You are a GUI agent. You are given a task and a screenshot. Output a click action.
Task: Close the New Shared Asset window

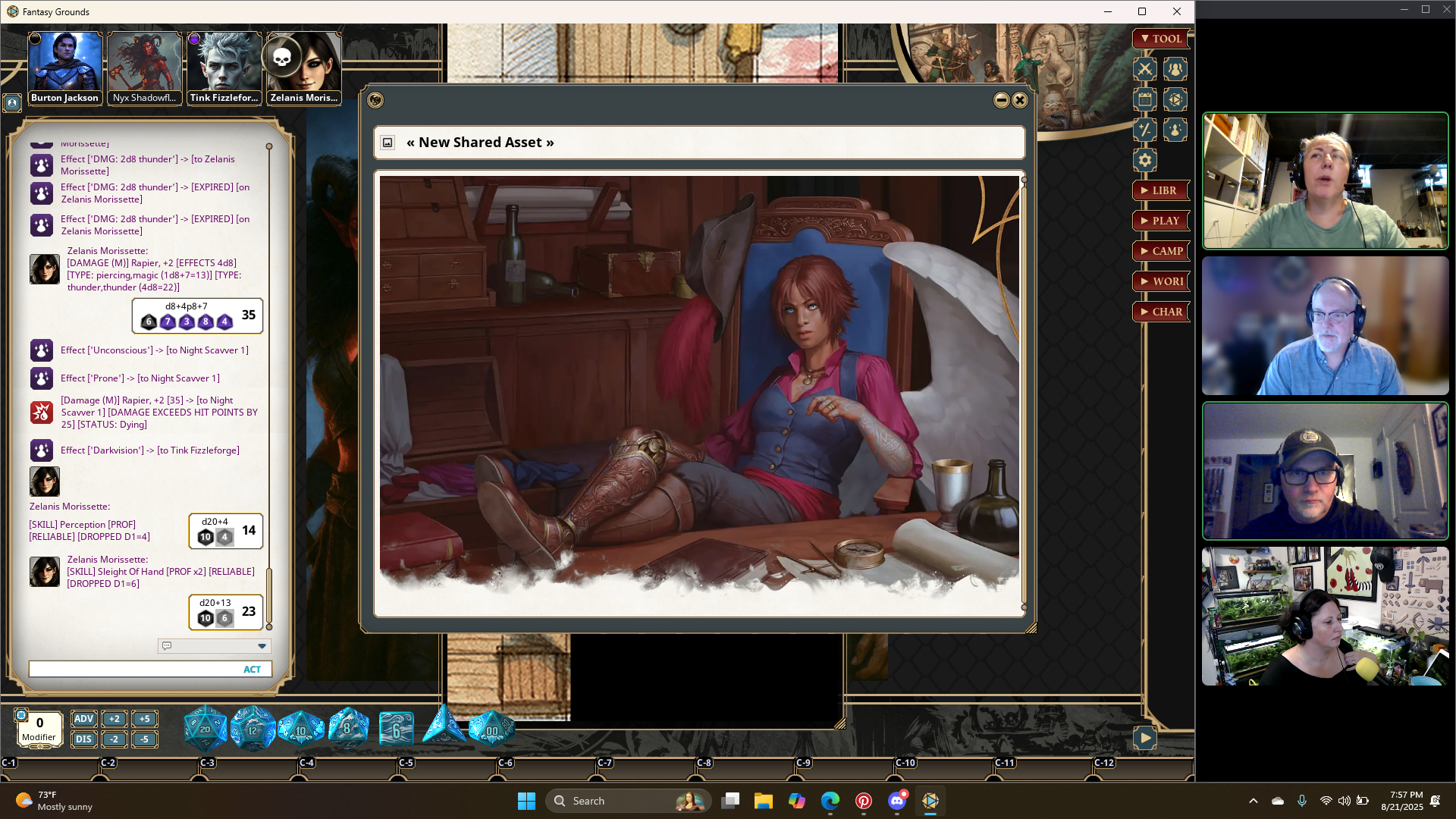pyautogui.click(x=1020, y=100)
